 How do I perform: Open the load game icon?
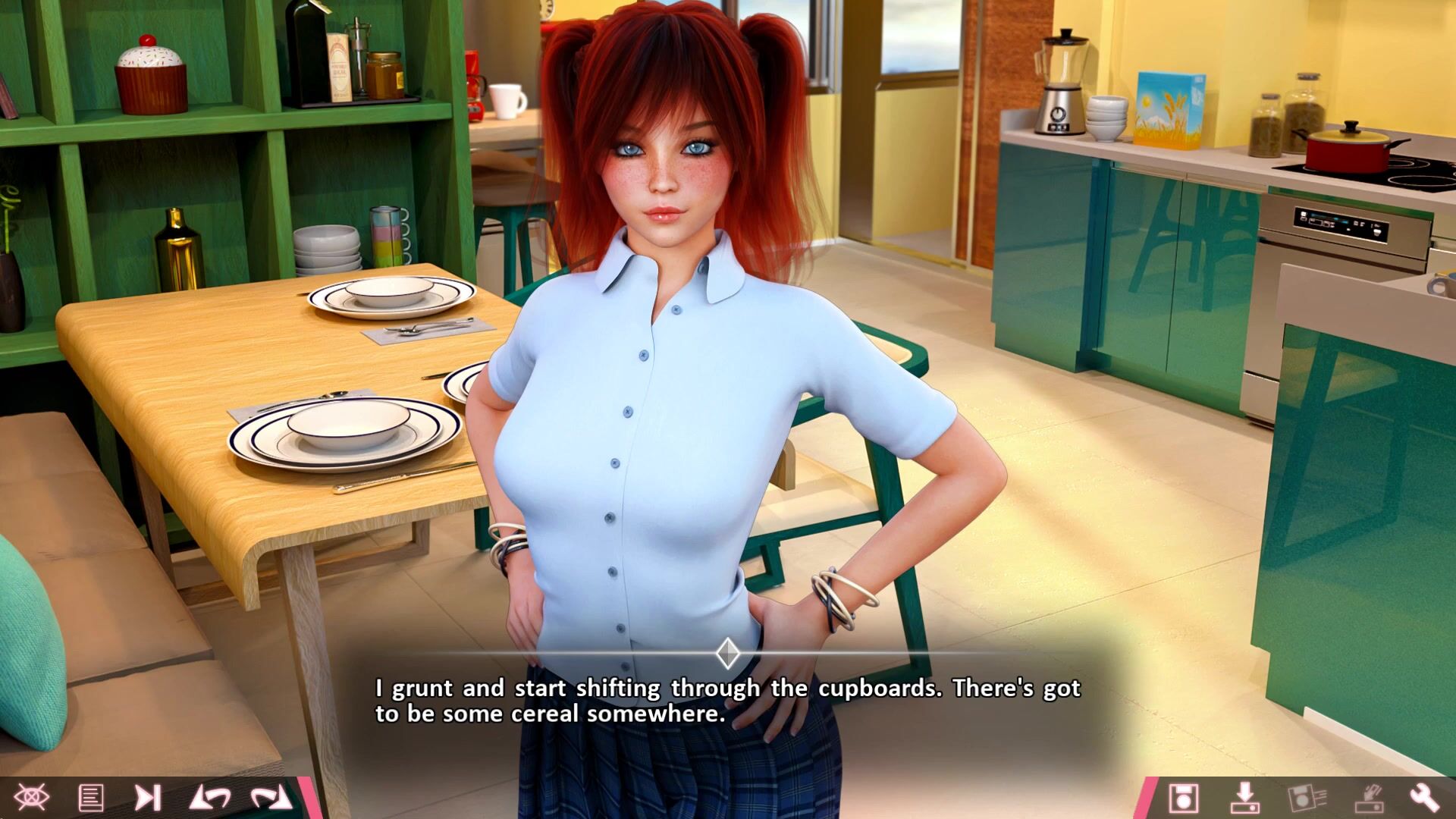pos(1244,798)
